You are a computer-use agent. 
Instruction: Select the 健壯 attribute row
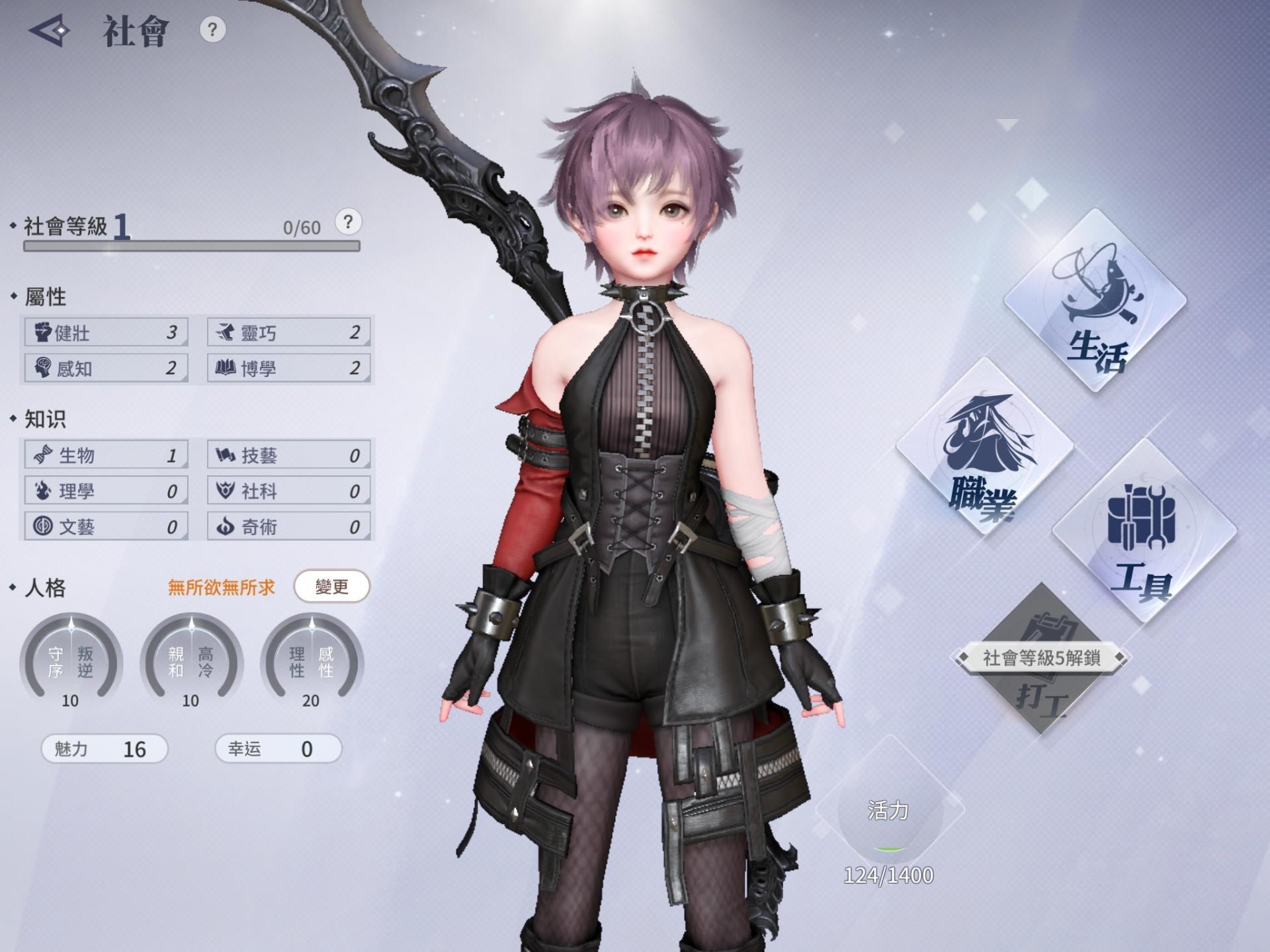pyautogui.click(x=106, y=332)
